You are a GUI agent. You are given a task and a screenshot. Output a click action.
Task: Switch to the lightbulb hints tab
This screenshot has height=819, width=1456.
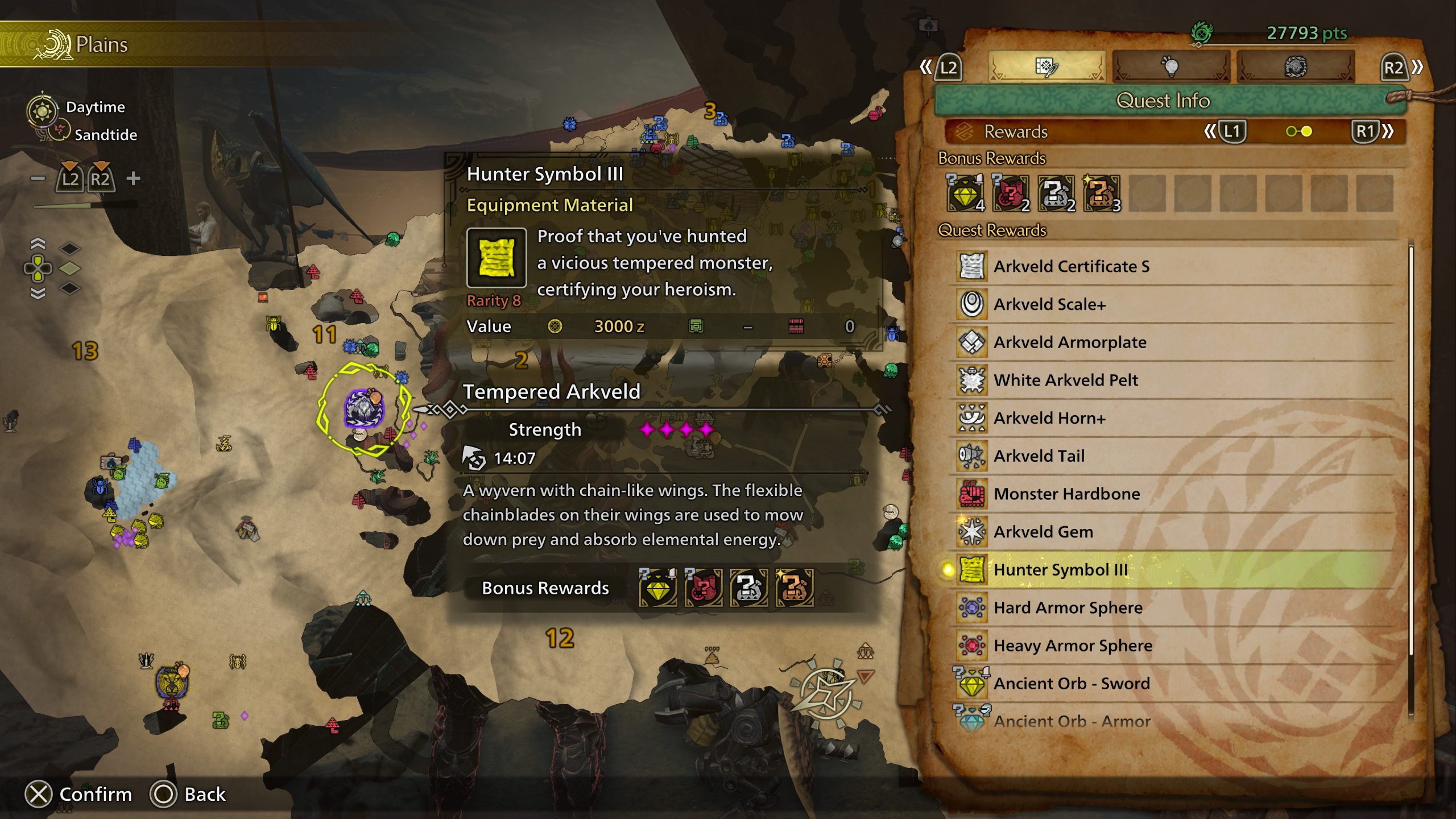(x=1170, y=67)
